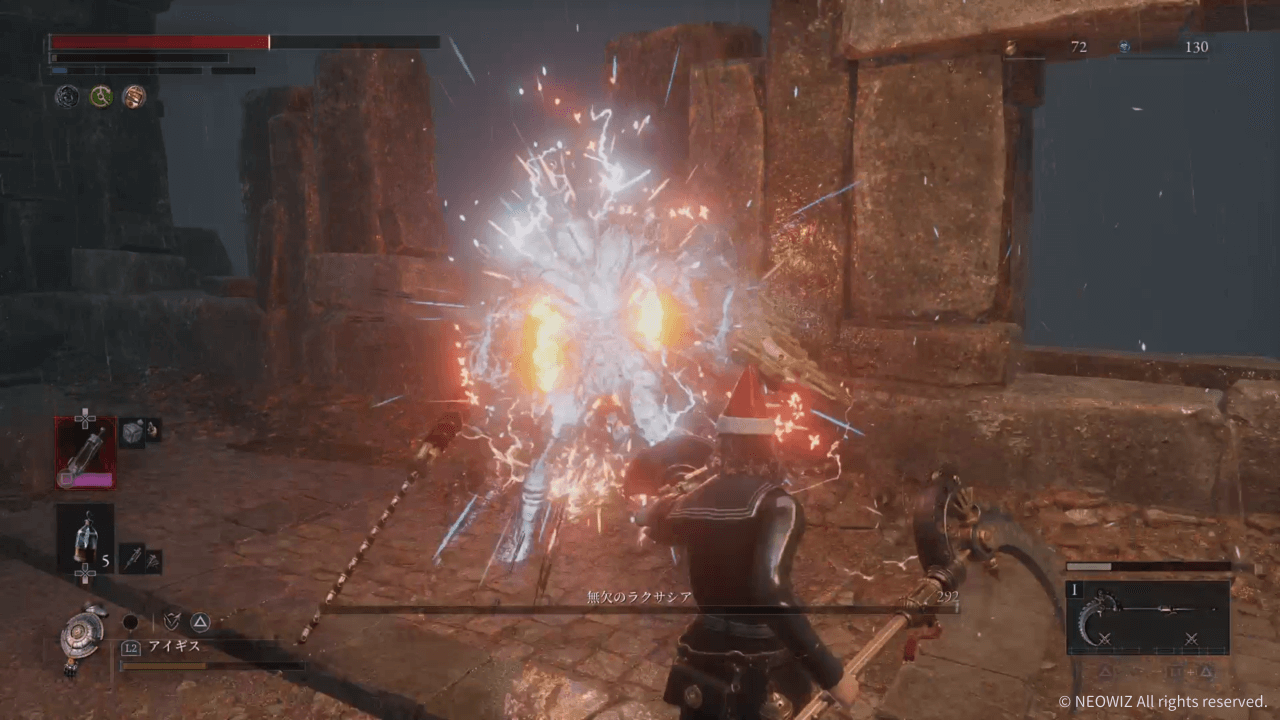1280x720 pixels.
Task: Select the syringe item slot
Action: click(132, 558)
